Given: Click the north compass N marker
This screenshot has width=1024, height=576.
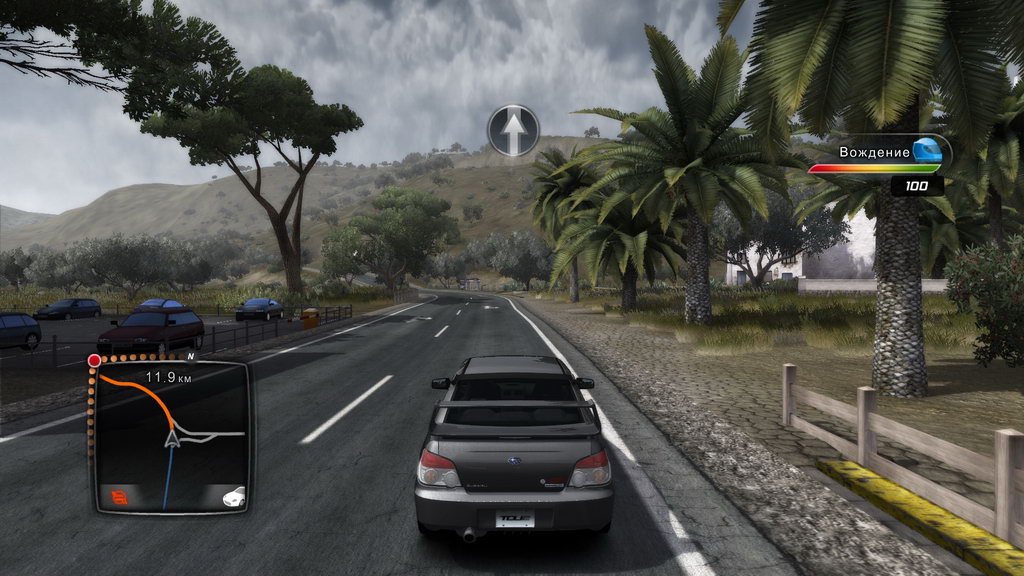Looking at the screenshot, I should point(190,354).
